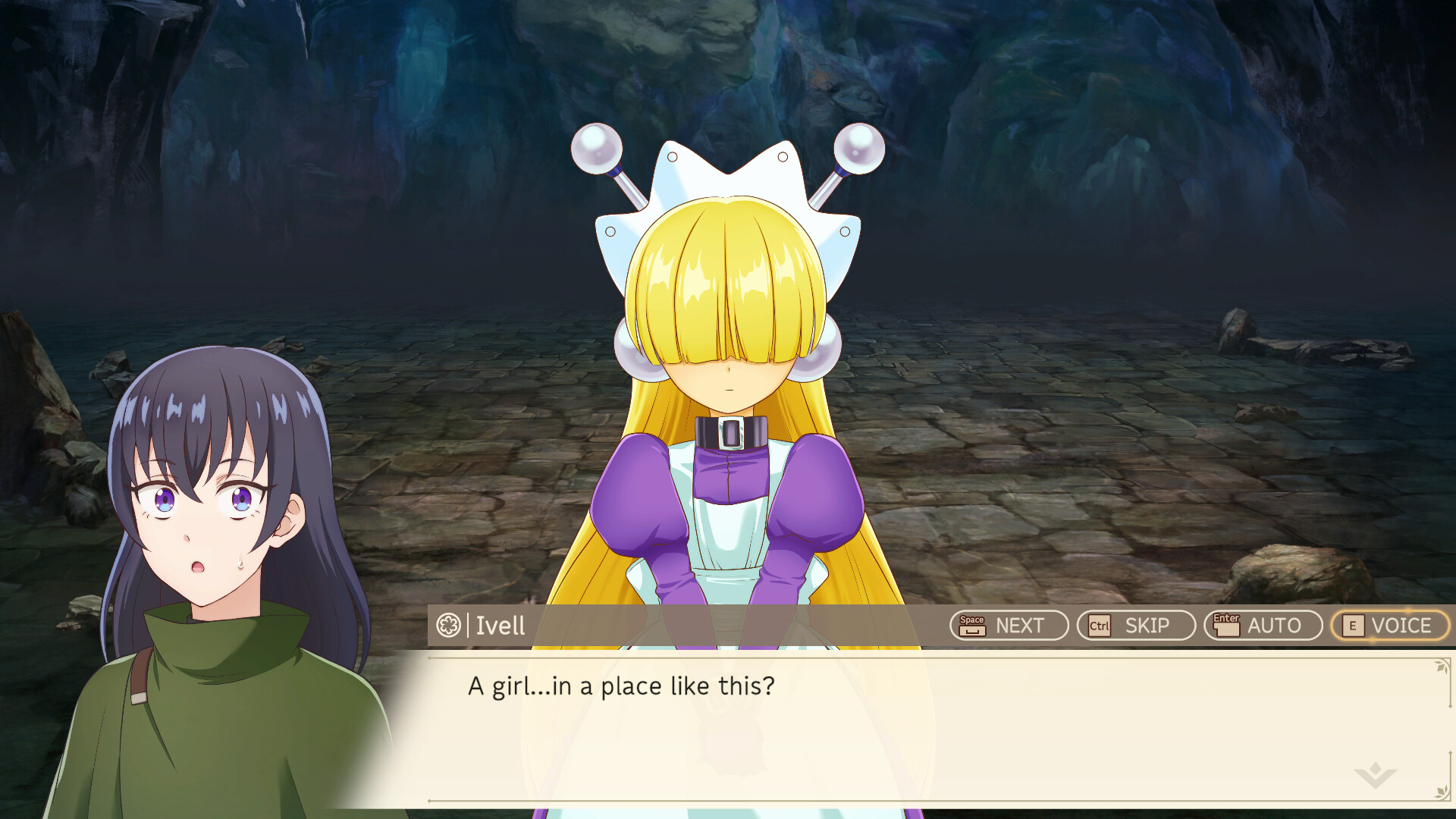Click the Ctrl key icon on SKIP
The image size is (1456, 819).
tap(1100, 626)
